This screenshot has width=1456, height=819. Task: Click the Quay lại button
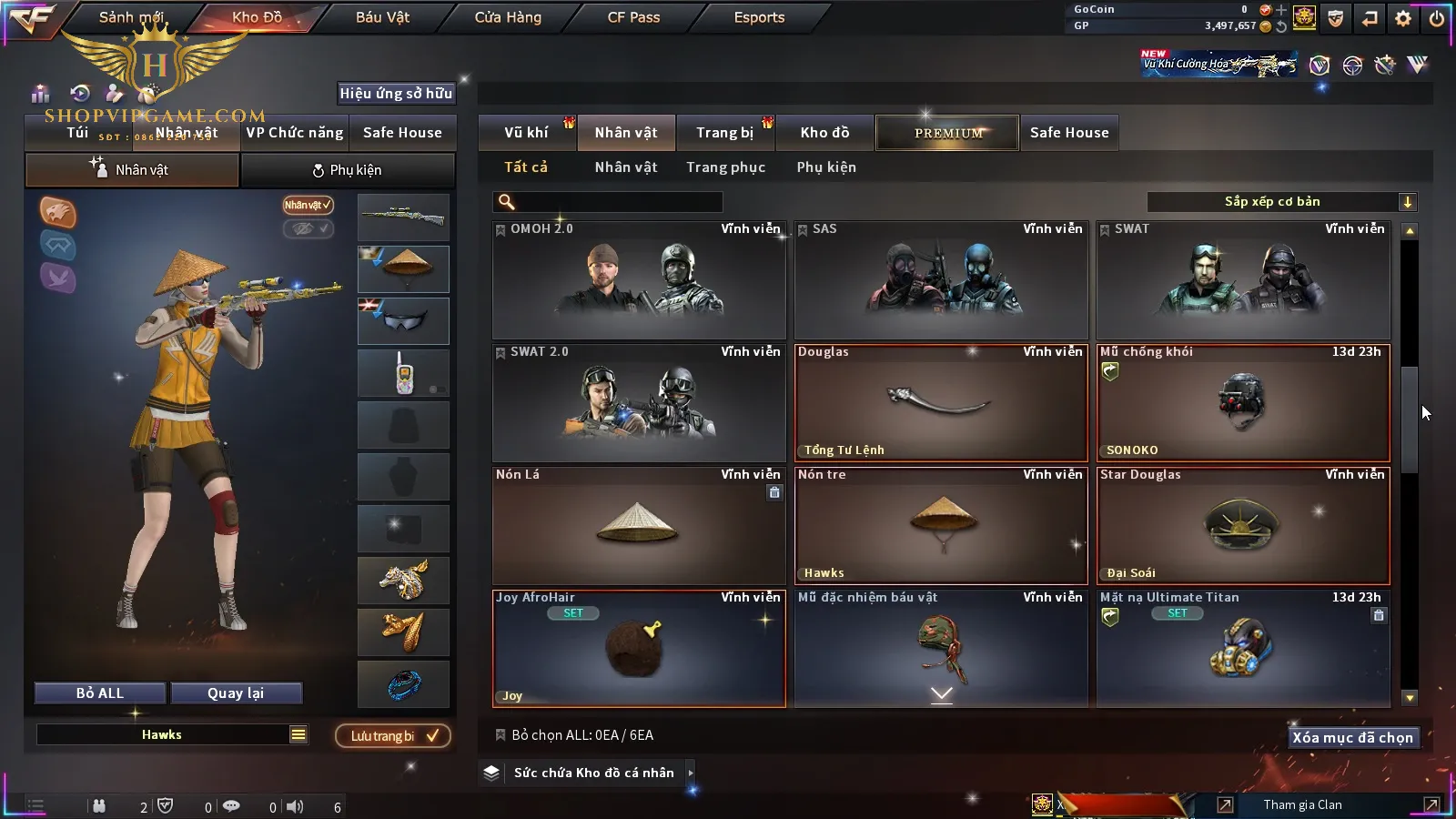236,693
